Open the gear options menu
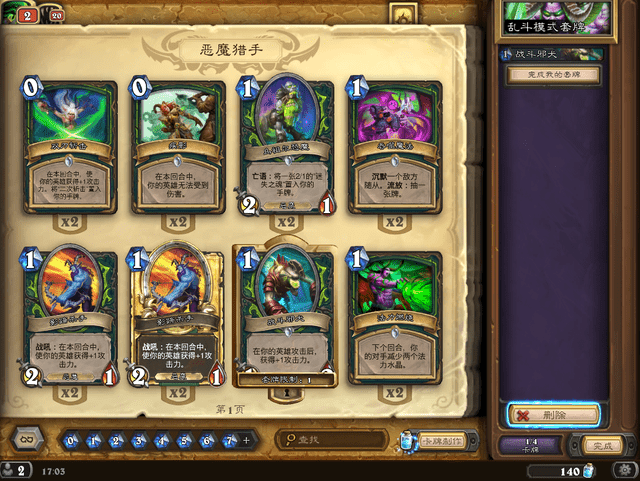Screen dimensions: 640x481 402,15
